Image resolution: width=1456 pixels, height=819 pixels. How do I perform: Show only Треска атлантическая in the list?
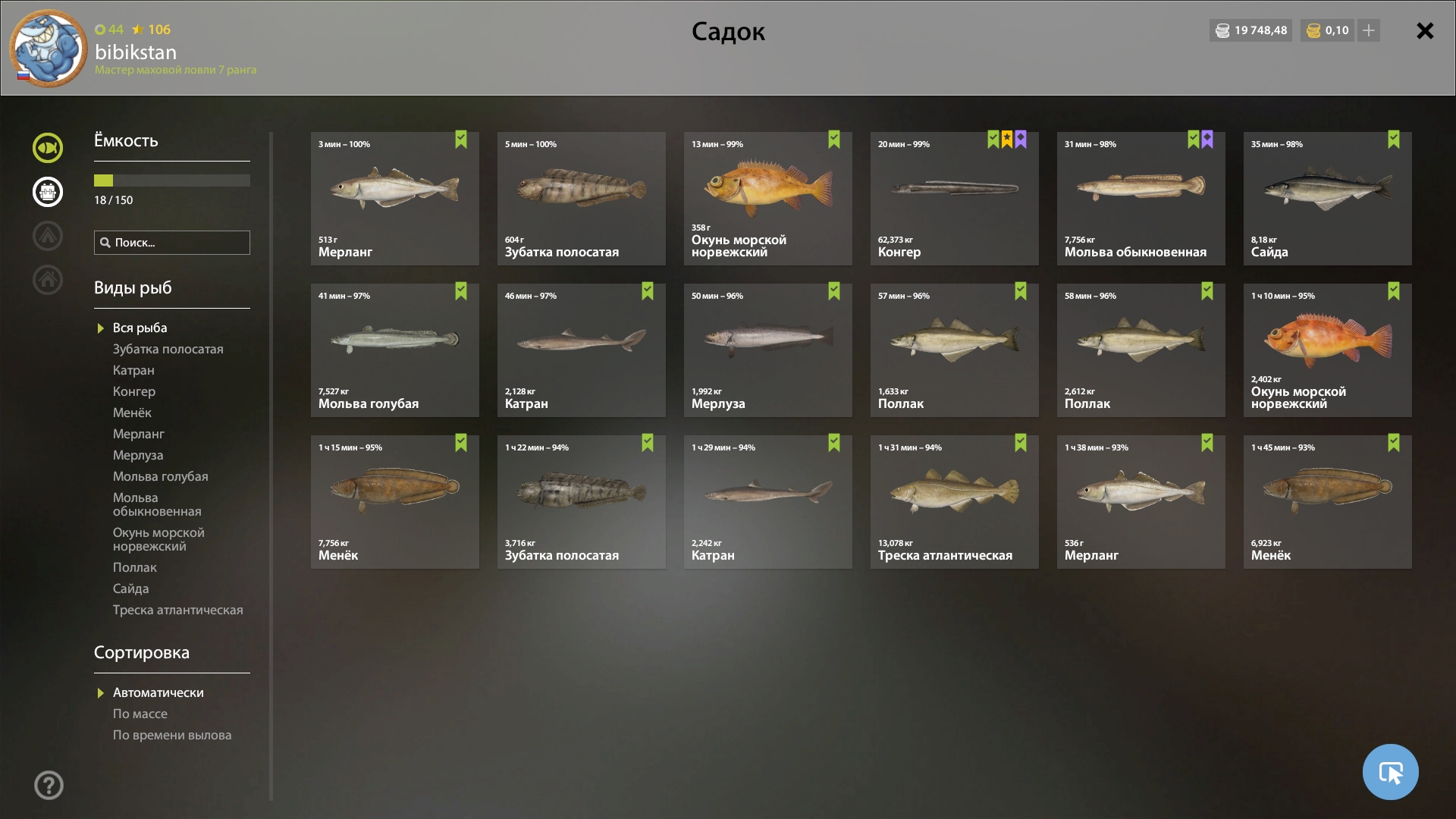[178, 610]
